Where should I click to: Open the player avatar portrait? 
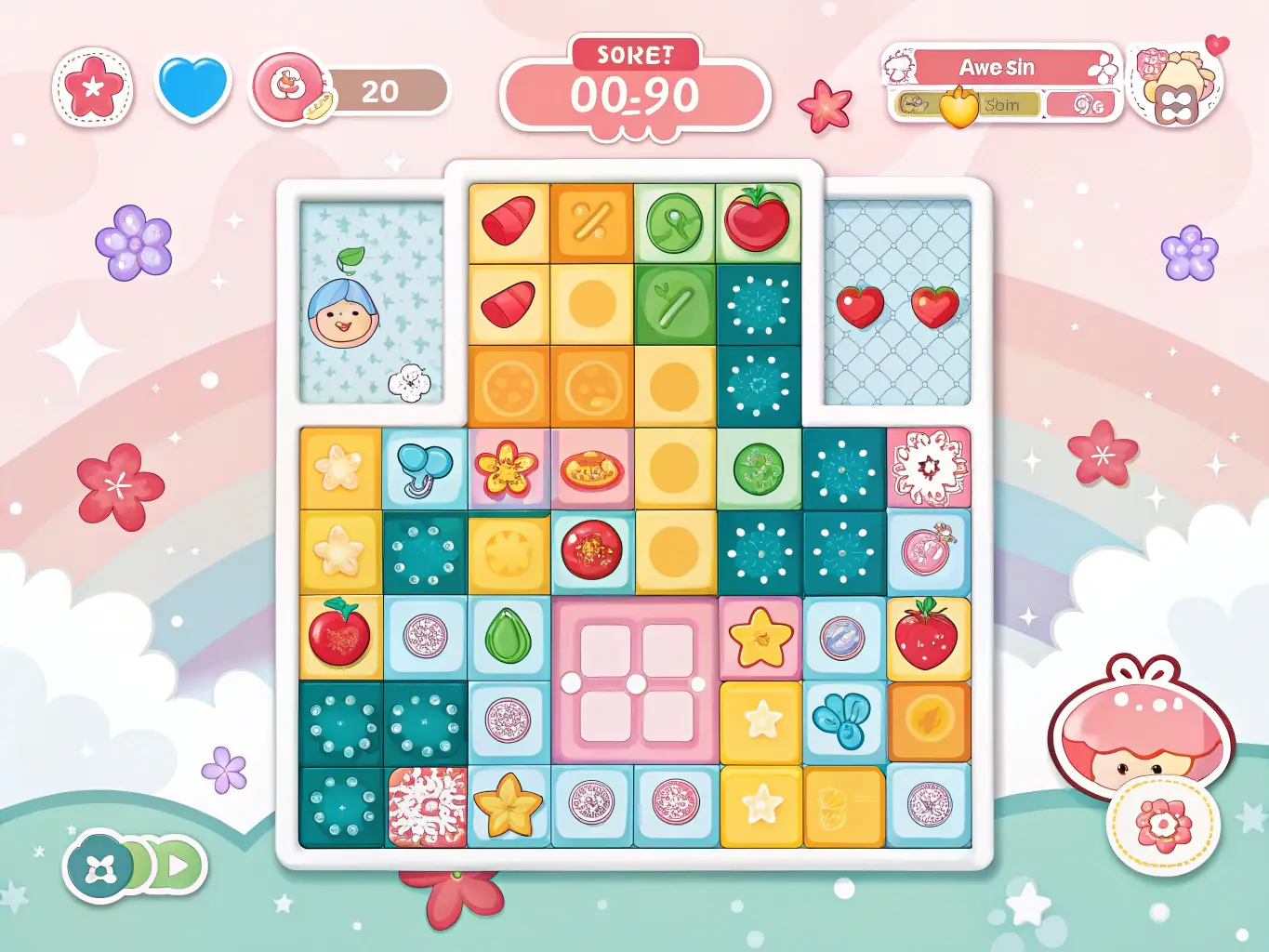pyautogui.click(x=1175, y=86)
